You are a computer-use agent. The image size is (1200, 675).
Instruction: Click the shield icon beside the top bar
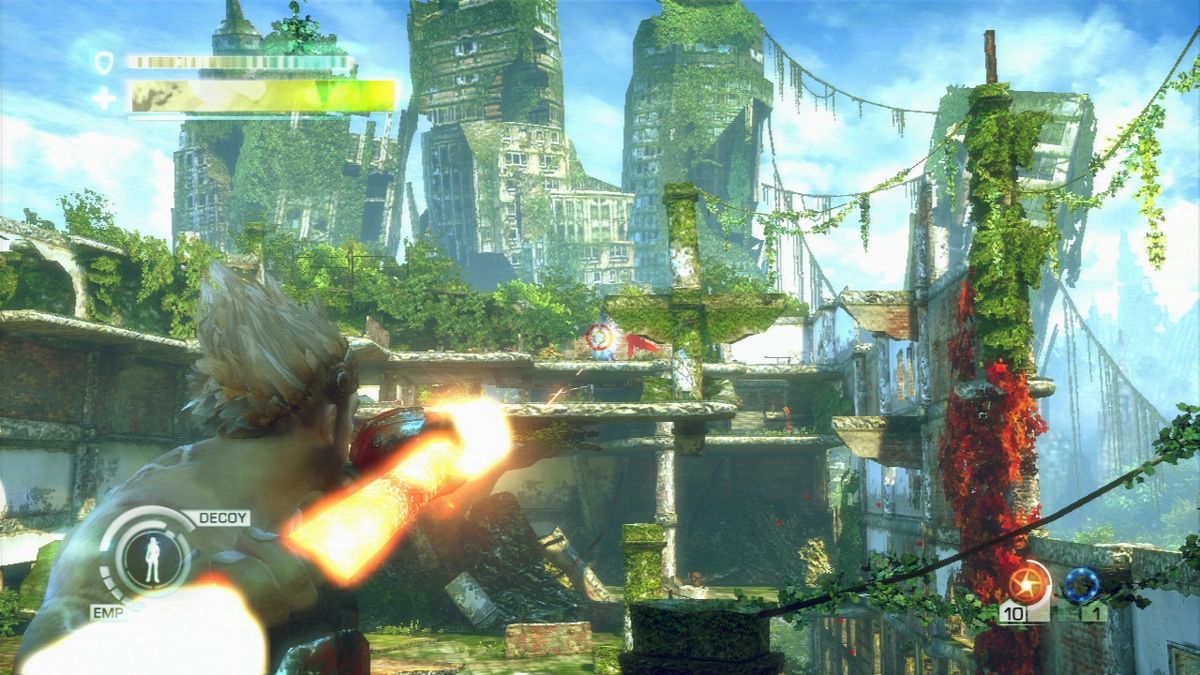point(104,63)
